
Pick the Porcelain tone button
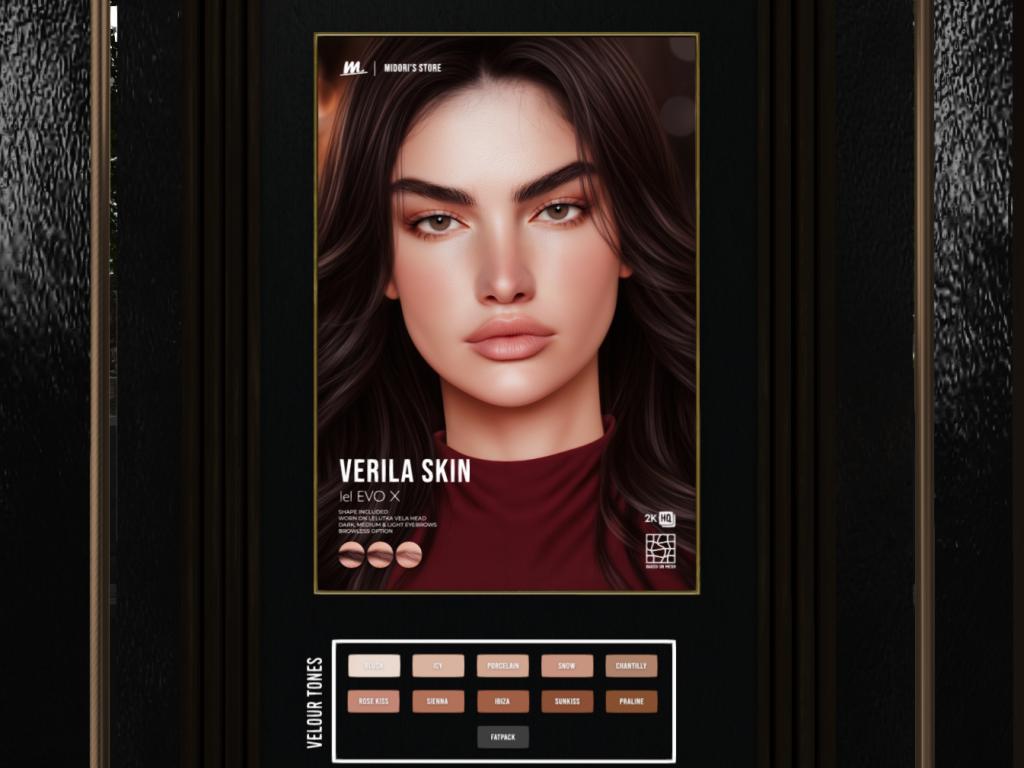click(502, 666)
